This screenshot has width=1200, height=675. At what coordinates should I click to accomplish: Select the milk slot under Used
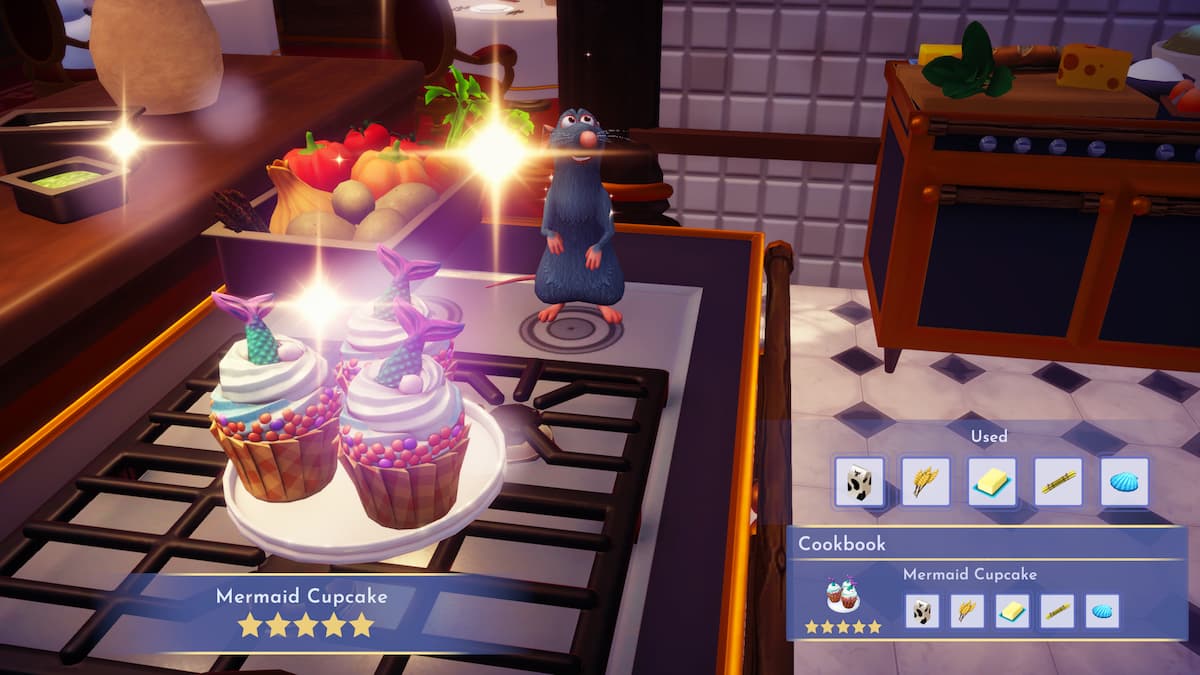(x=859, y=482)
